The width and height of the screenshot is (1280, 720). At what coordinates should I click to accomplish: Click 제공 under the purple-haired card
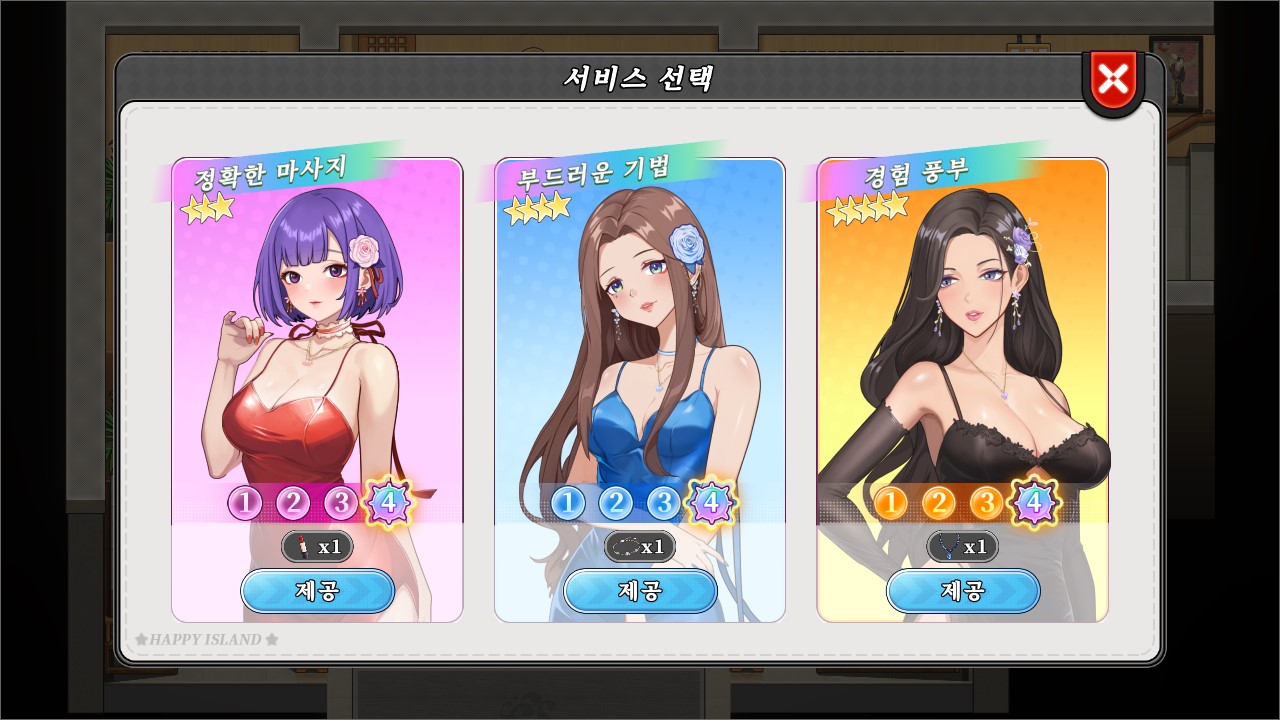[x=317, y=591]
